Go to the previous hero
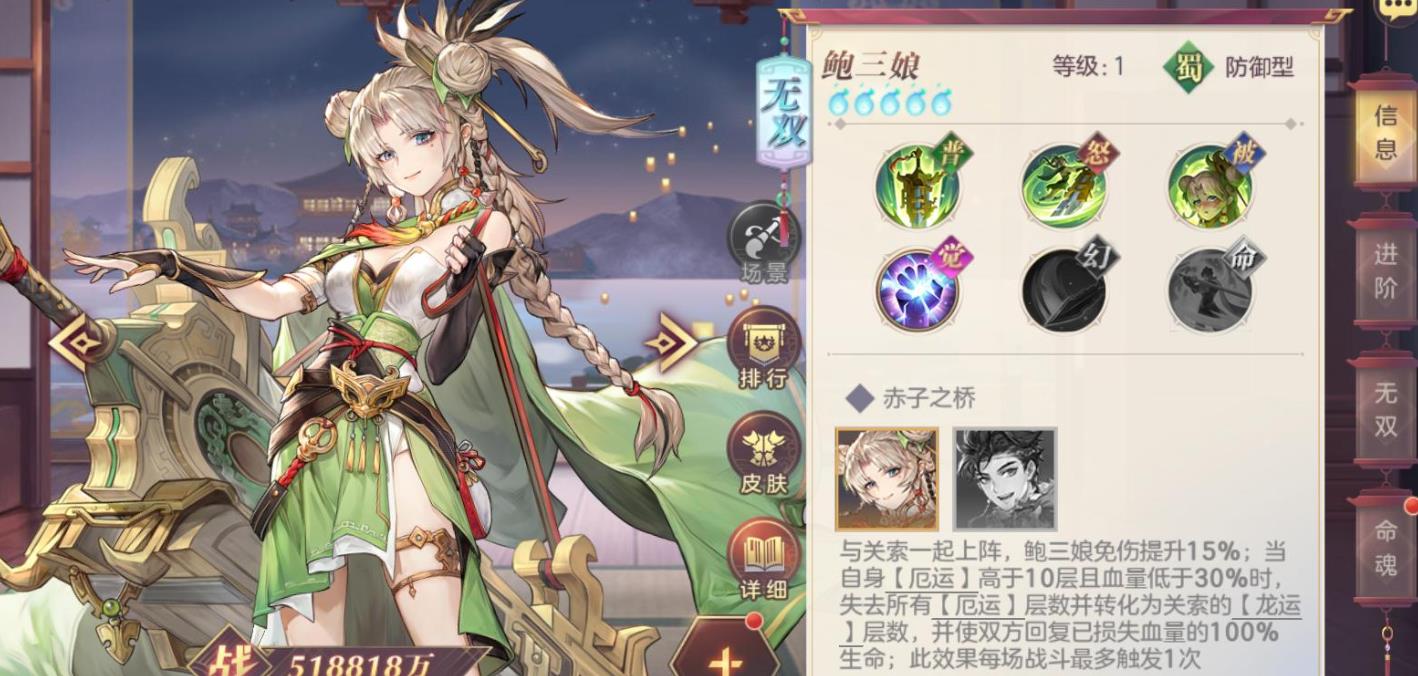Viewport: 1418px width, 676px height. coord(77,343)
